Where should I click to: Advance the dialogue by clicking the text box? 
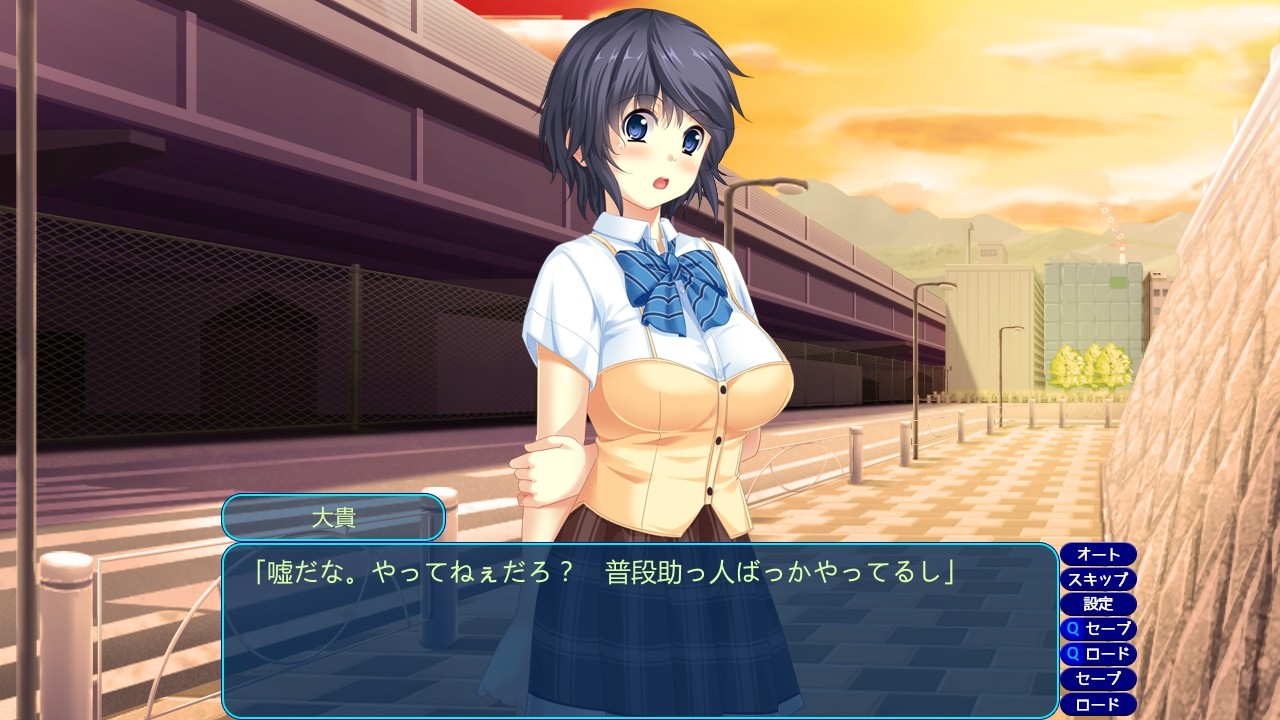point(640,640)
